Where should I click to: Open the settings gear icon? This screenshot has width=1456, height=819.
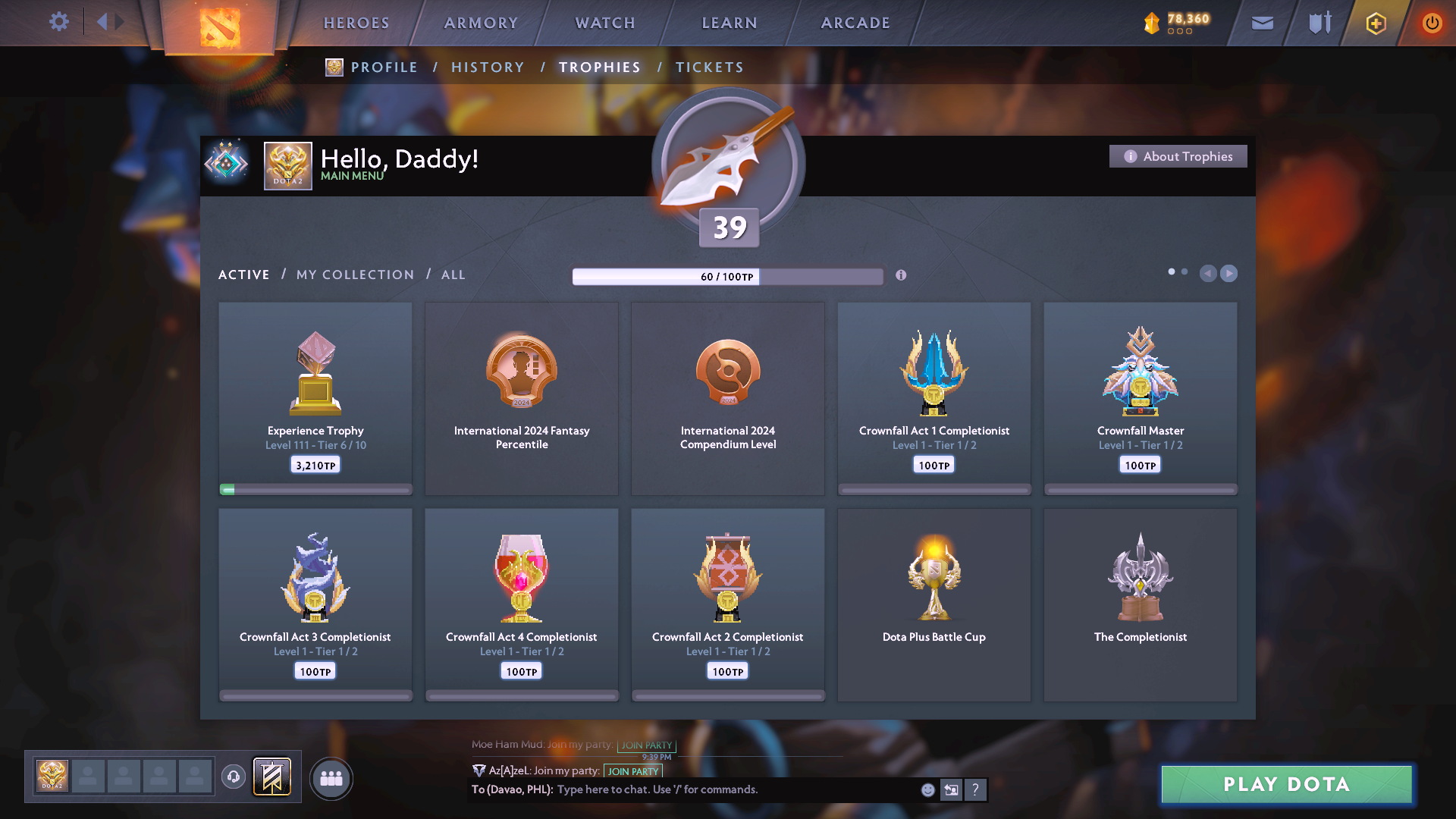pos(59,22)
